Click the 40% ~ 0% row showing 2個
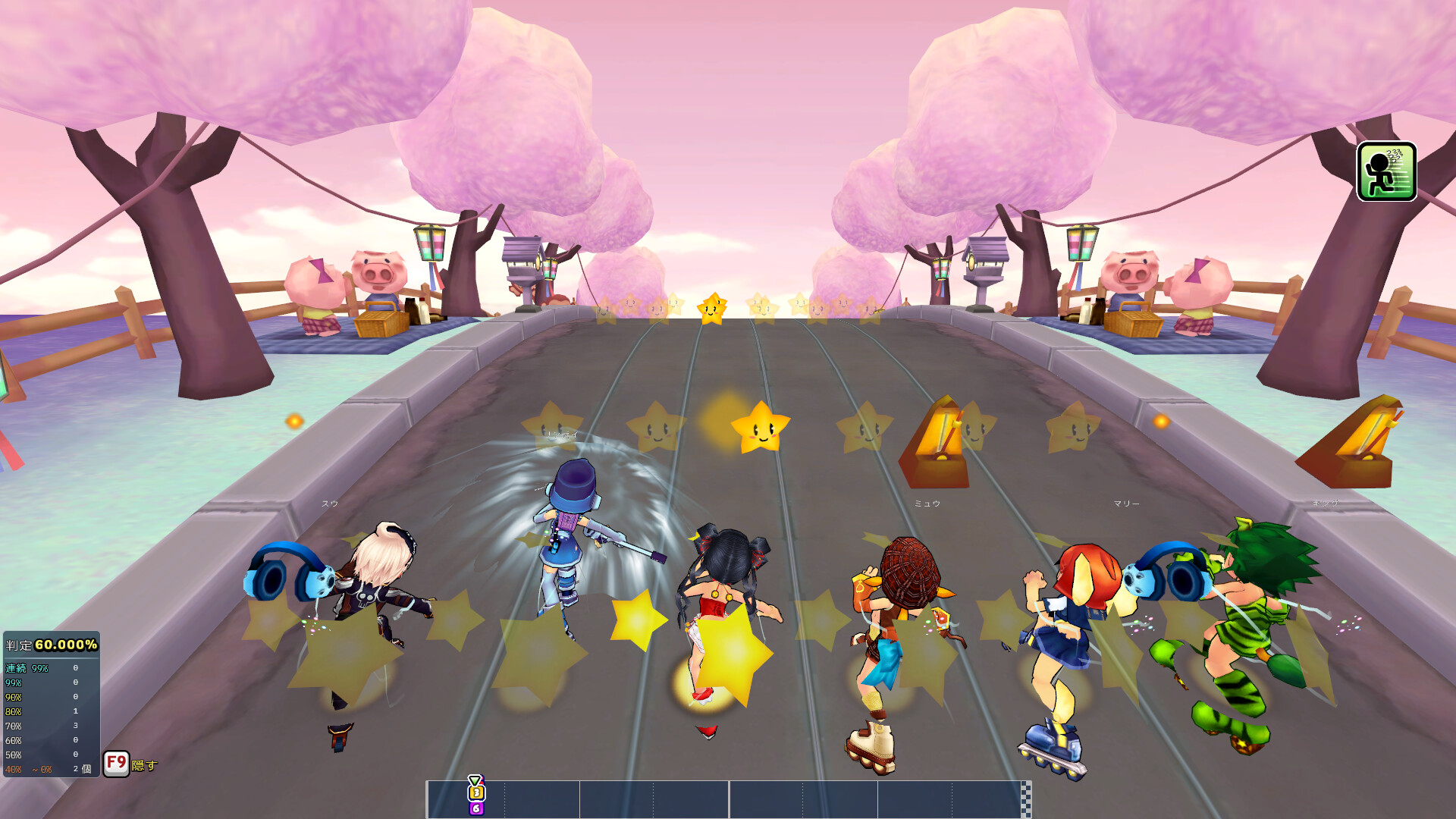The height and width of the screenshot is (819, 1456). click(x=45, y=768)
